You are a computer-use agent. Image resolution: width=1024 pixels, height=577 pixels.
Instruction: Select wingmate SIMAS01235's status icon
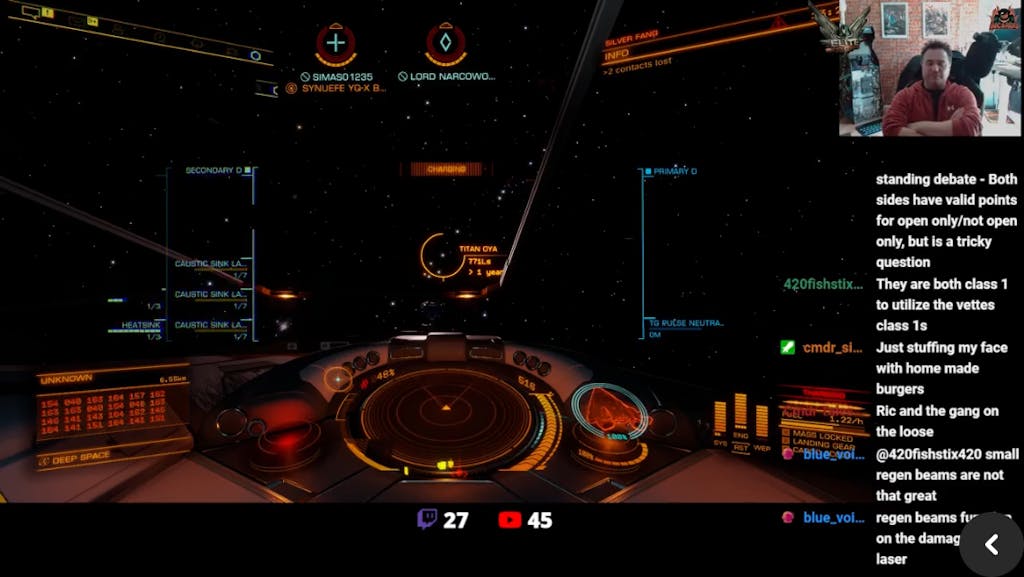point(336,44)
